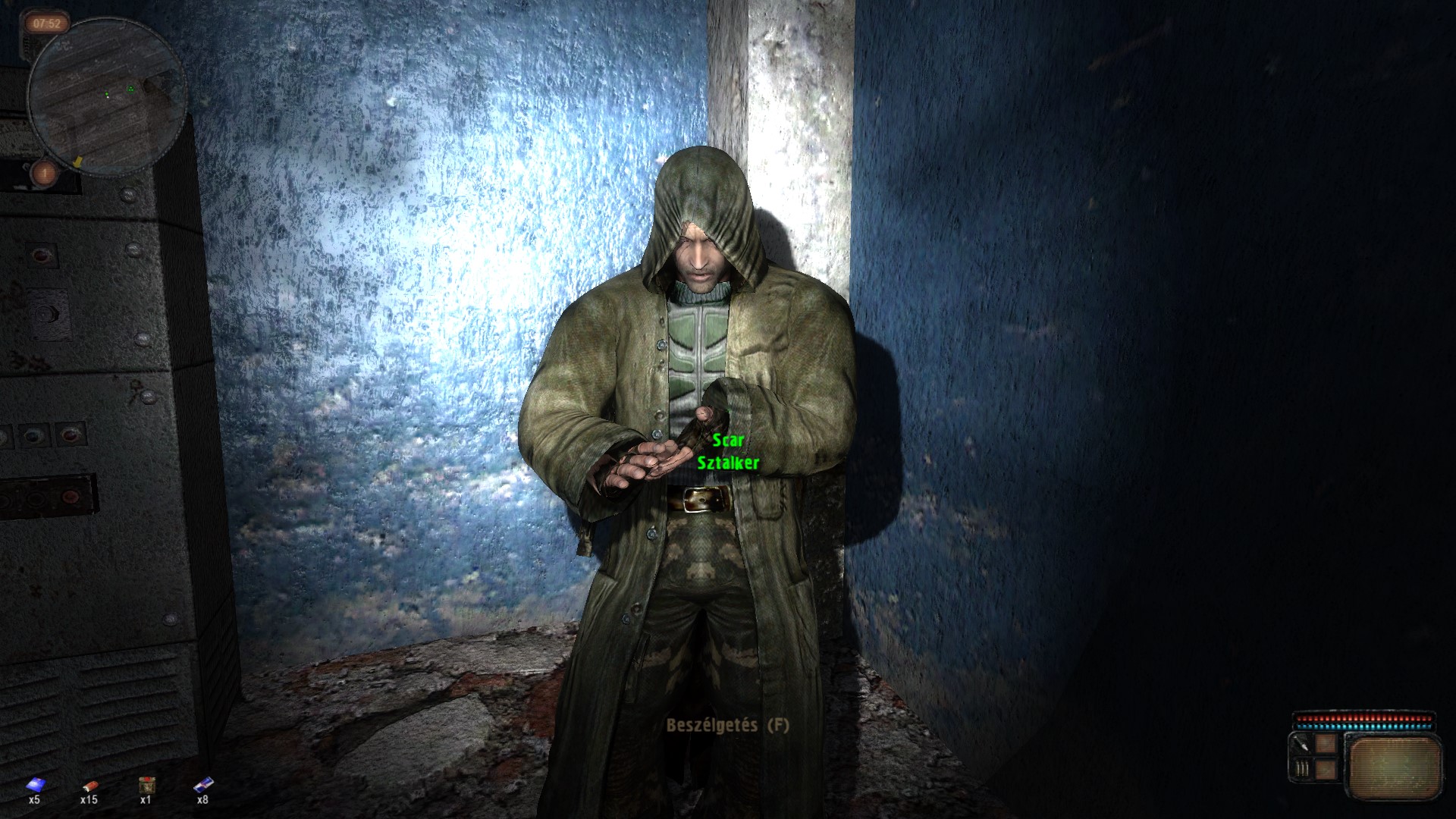Viewport: 1456px width, 819px height.
Task: Click the green squad marker on the minimap
Action: point(130,89)
